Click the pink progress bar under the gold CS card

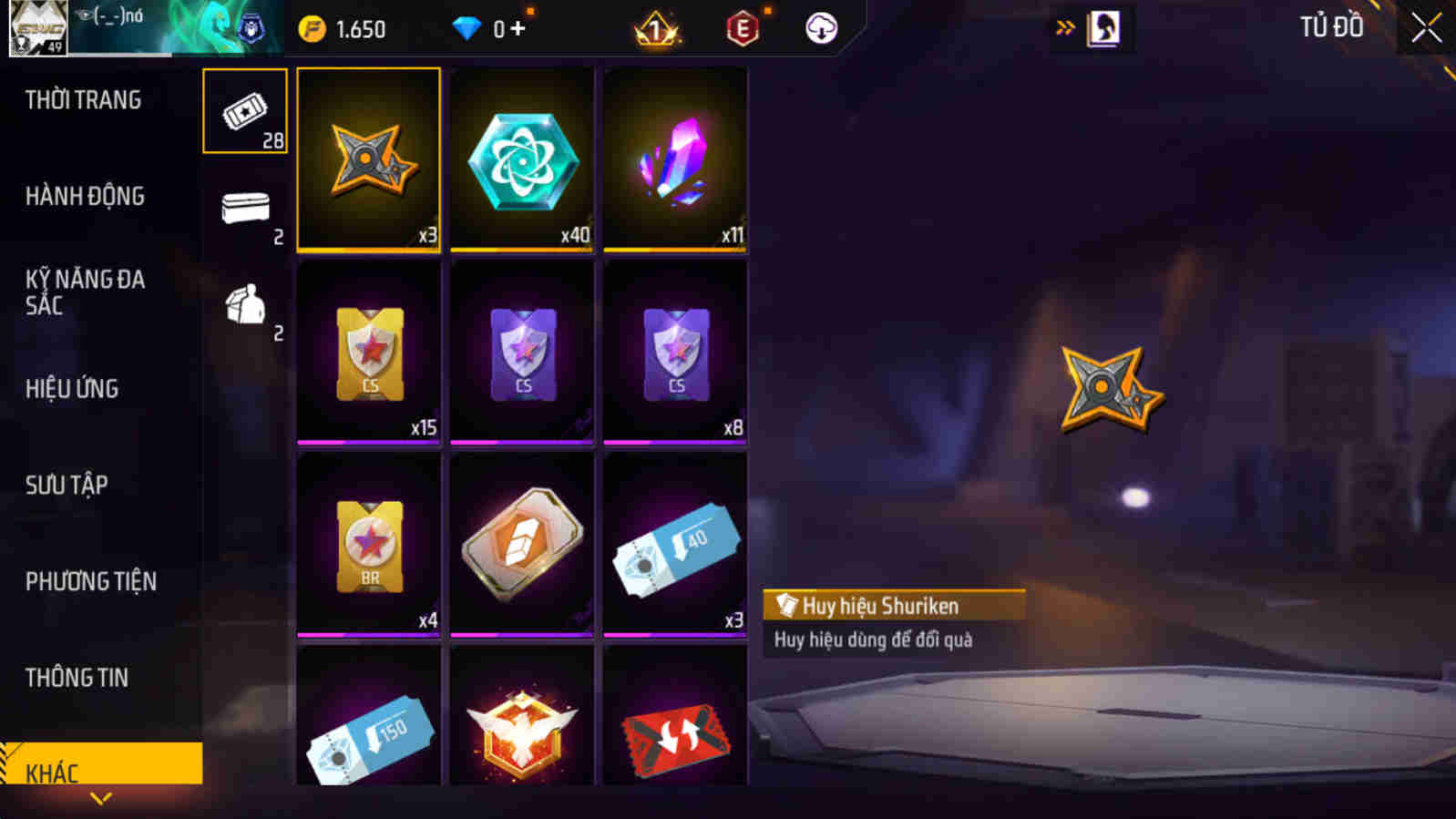tap(368, 439)
